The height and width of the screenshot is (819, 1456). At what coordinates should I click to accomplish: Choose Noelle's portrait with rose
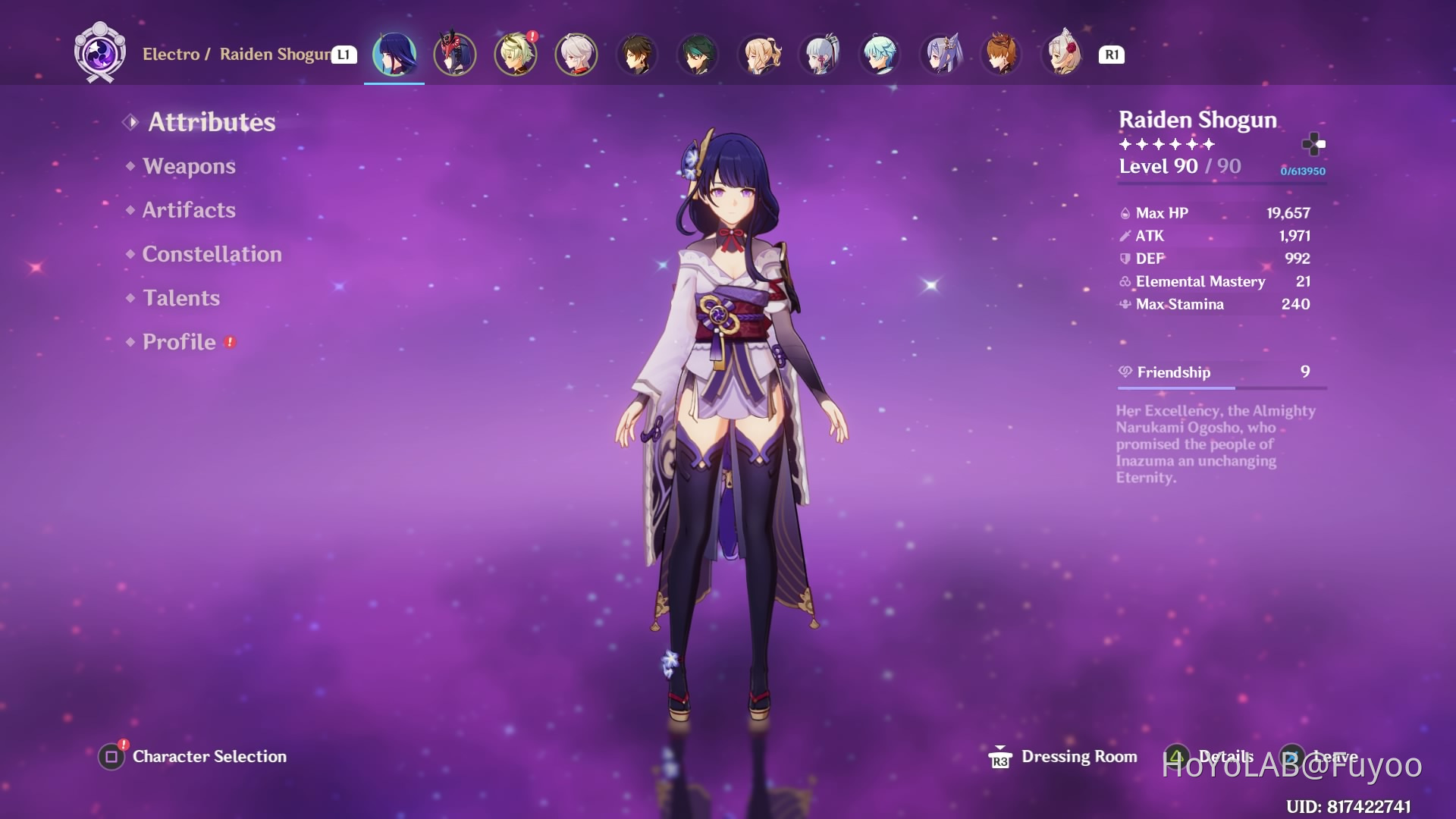pyautogui.click(x=1062, y=55)
